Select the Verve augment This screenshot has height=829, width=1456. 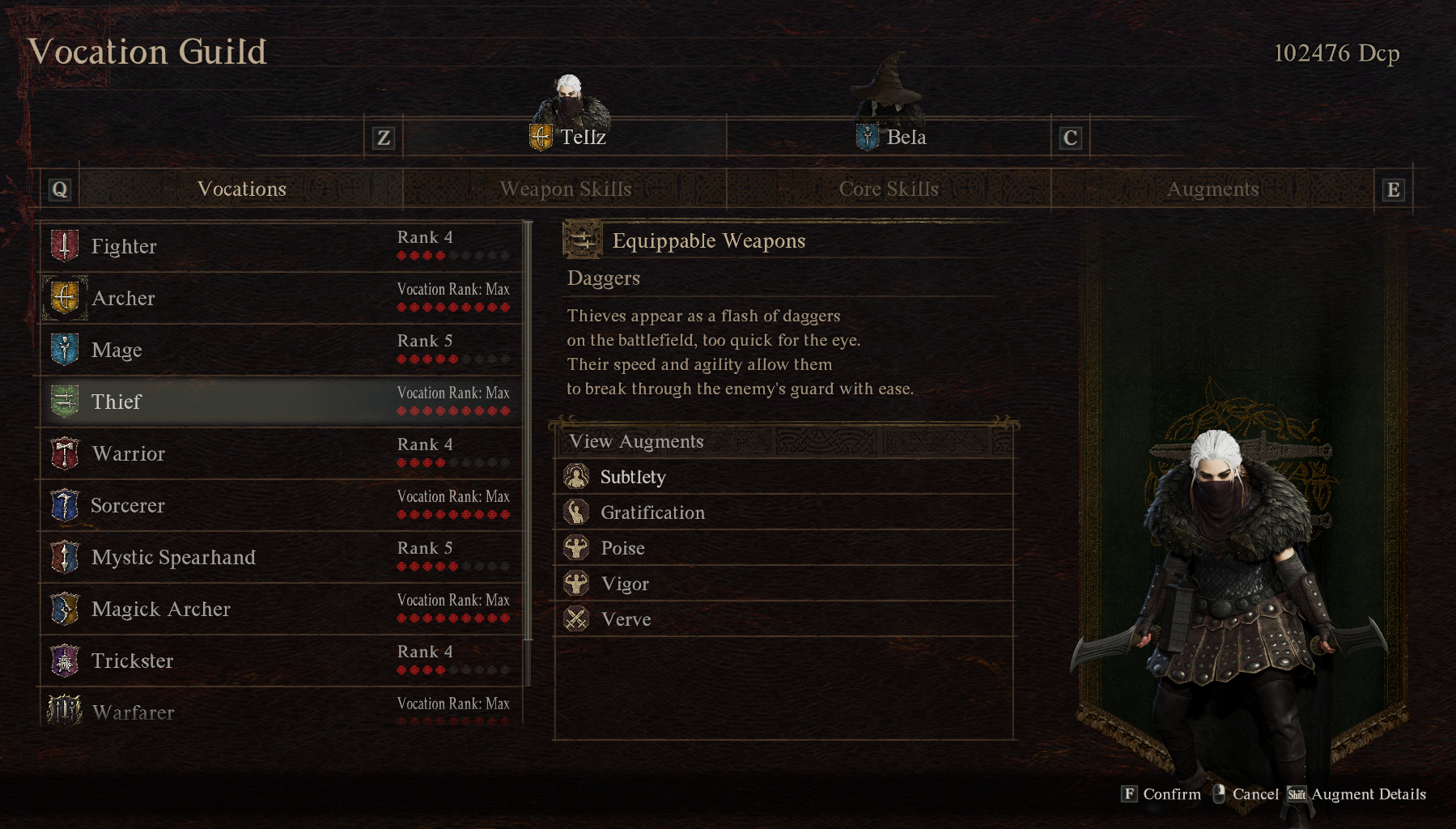tap(783, 619)
